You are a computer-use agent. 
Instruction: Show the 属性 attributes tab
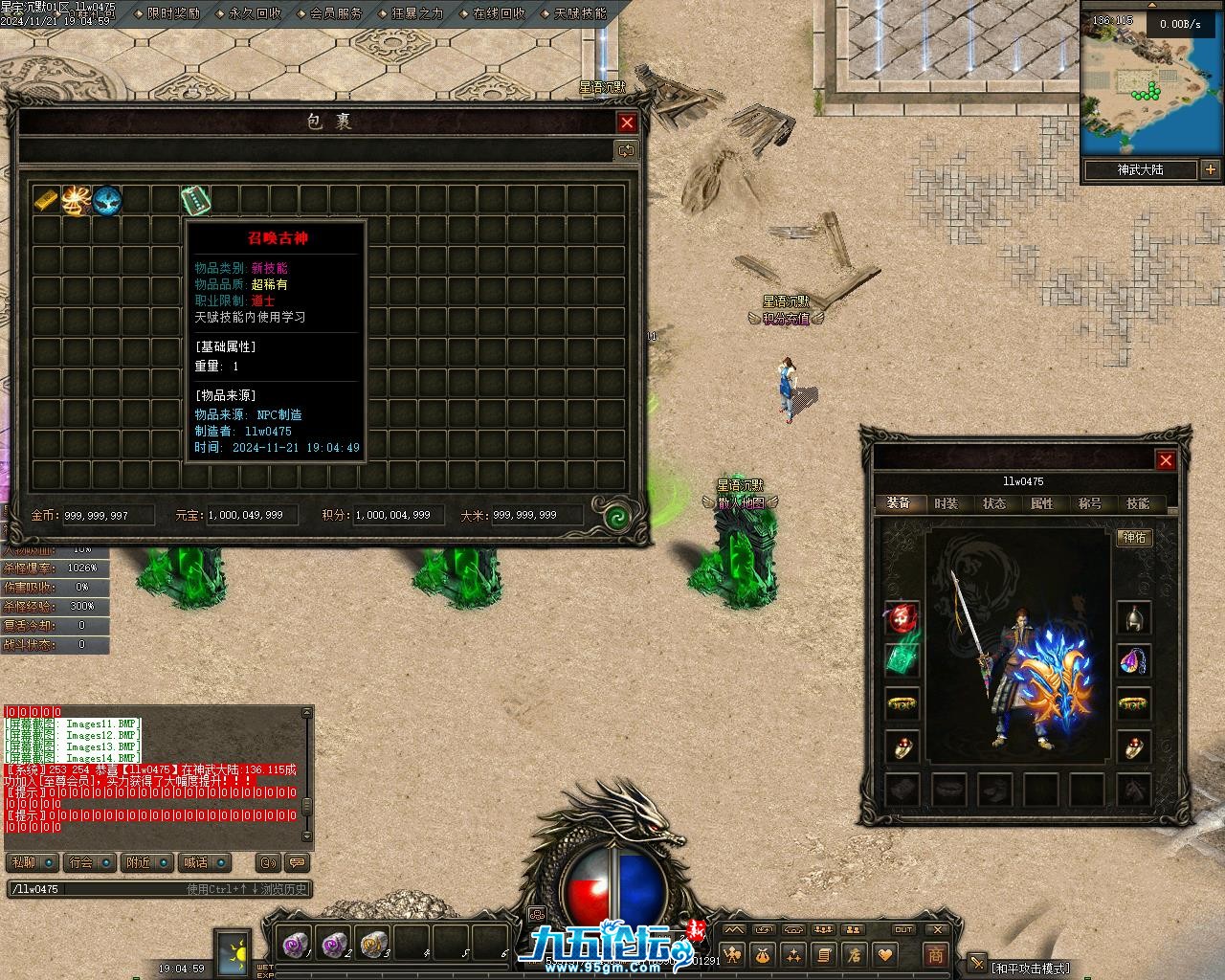click(x=1042, y=503)
